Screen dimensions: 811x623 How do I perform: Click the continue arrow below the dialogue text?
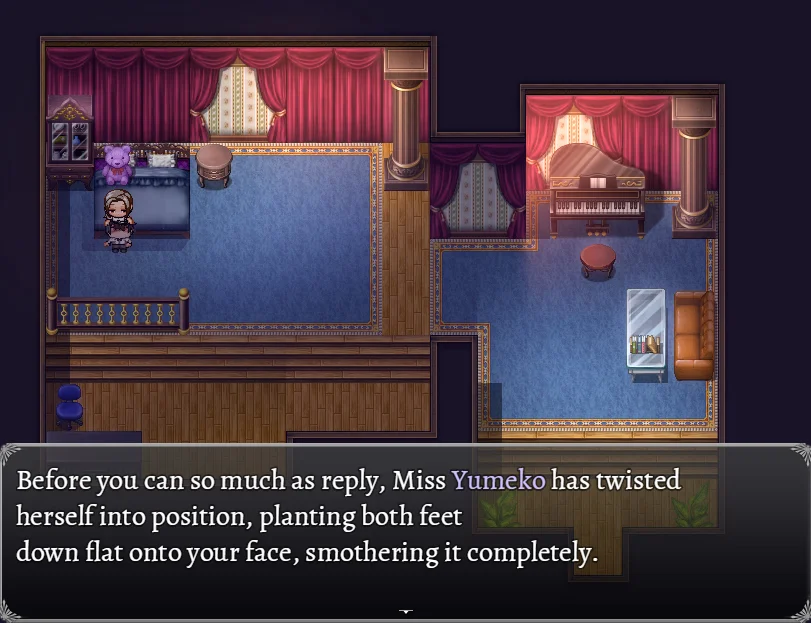pos(405,609)
